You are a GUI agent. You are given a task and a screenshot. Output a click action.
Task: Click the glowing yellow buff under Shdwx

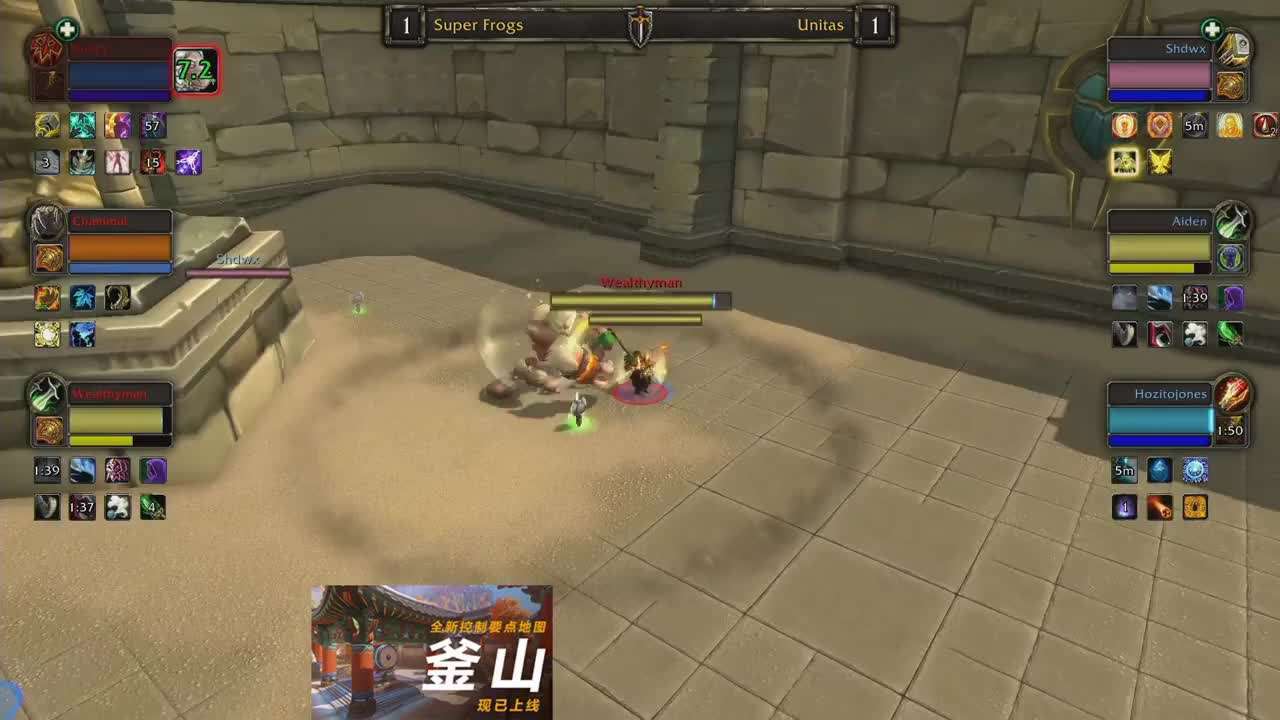click(1124, 162)
